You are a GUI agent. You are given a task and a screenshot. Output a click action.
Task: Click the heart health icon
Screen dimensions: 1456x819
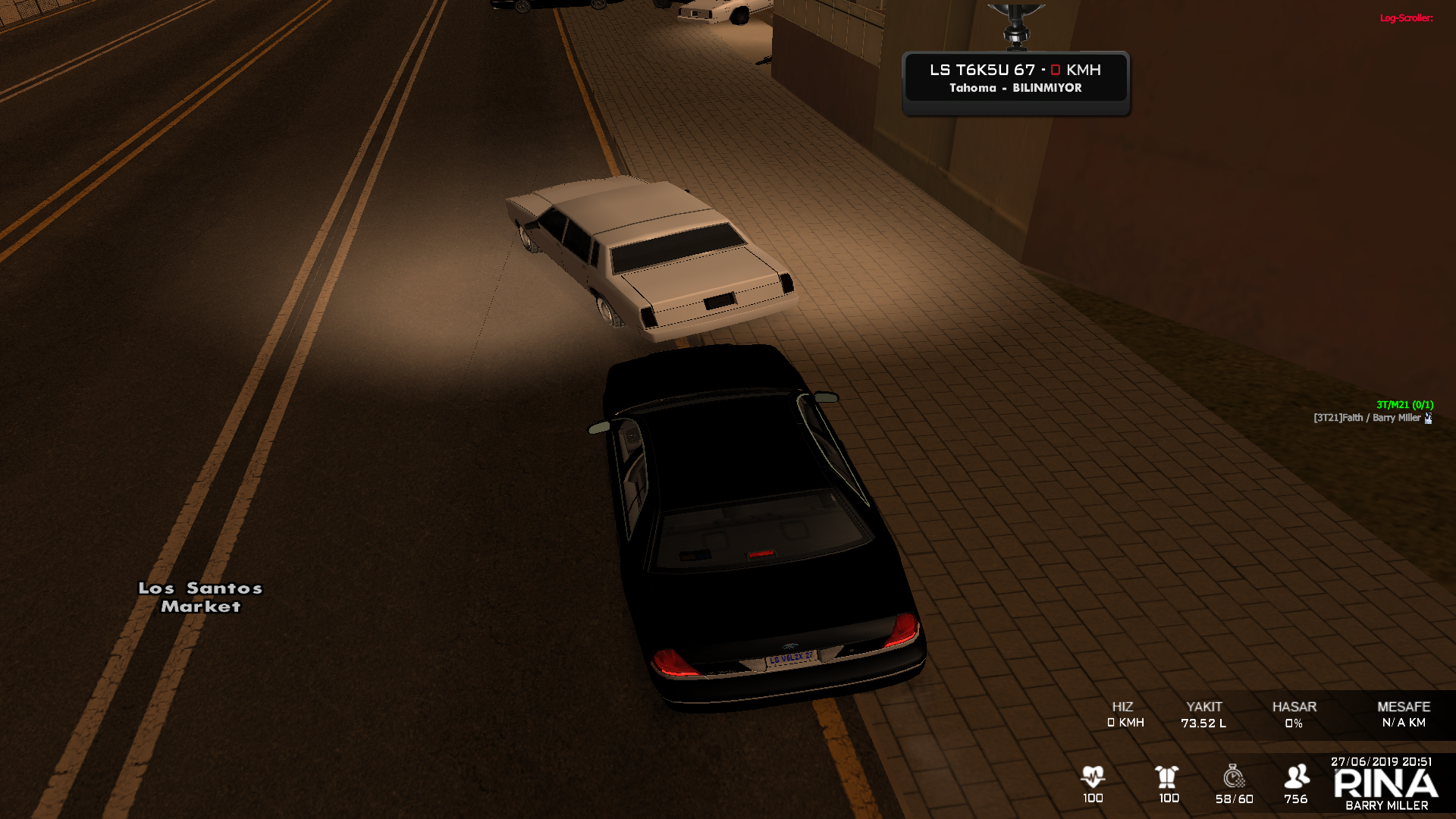click(x=1093, y=777)
